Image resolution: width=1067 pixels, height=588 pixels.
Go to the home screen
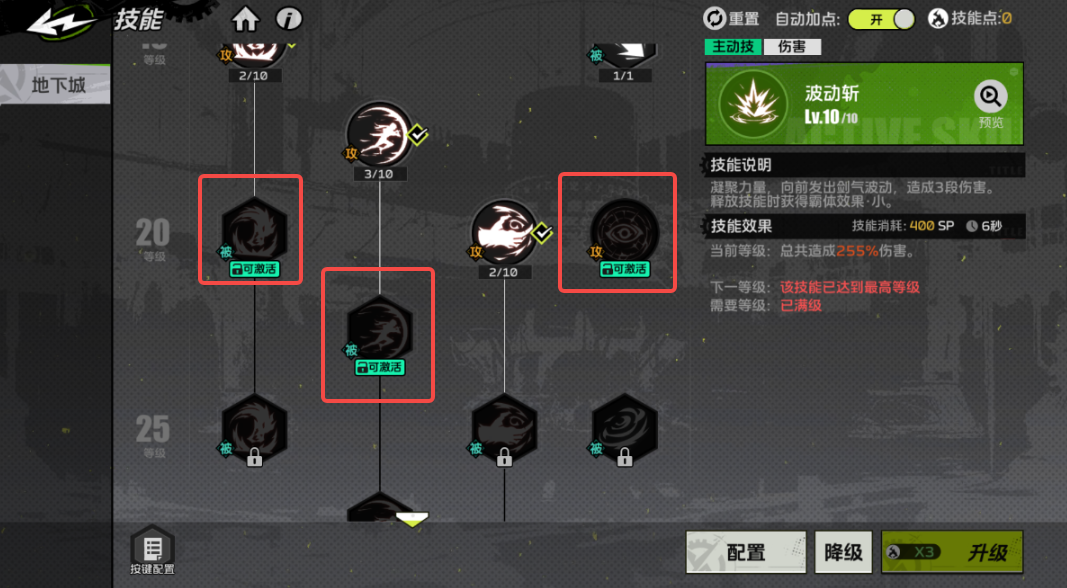click(245, 20)
